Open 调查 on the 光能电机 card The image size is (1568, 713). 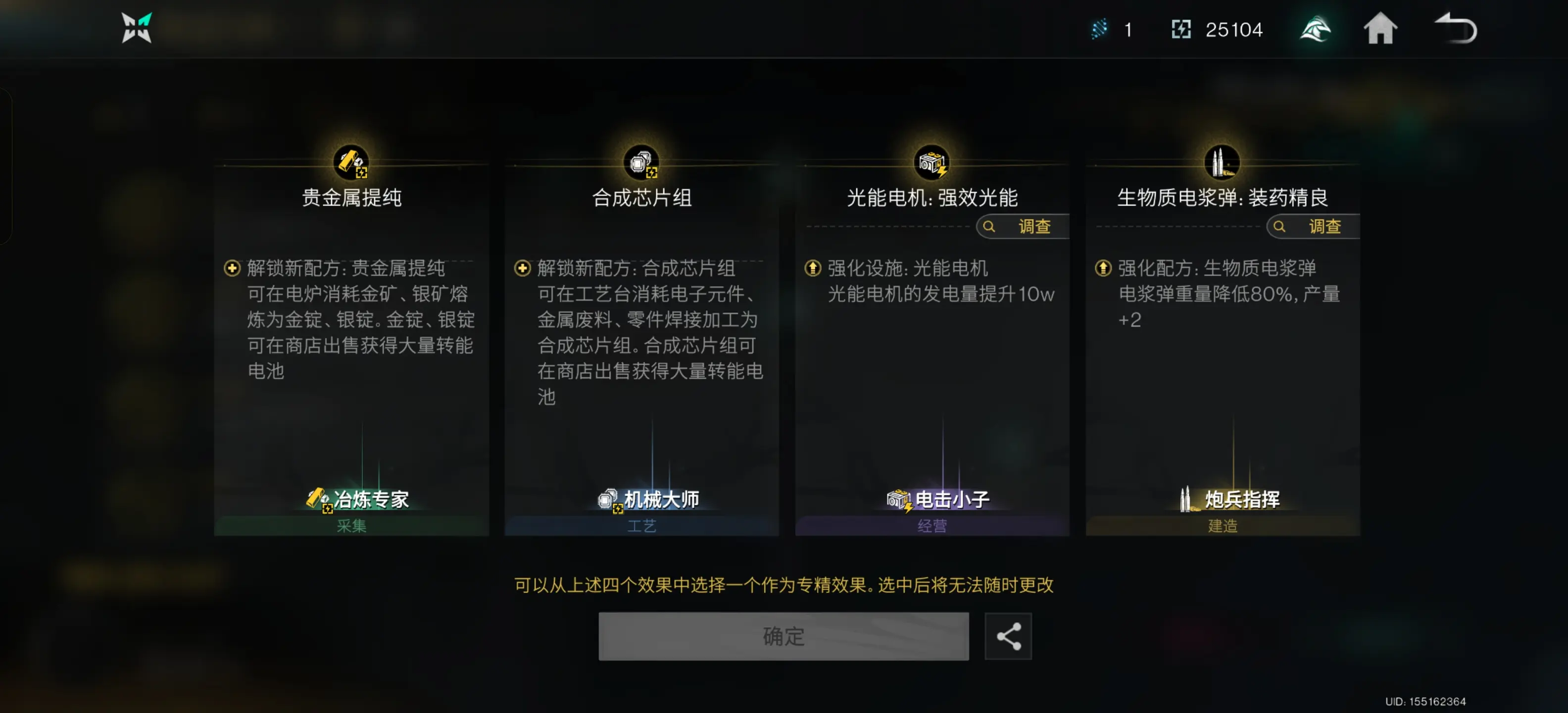[1020, 226]
